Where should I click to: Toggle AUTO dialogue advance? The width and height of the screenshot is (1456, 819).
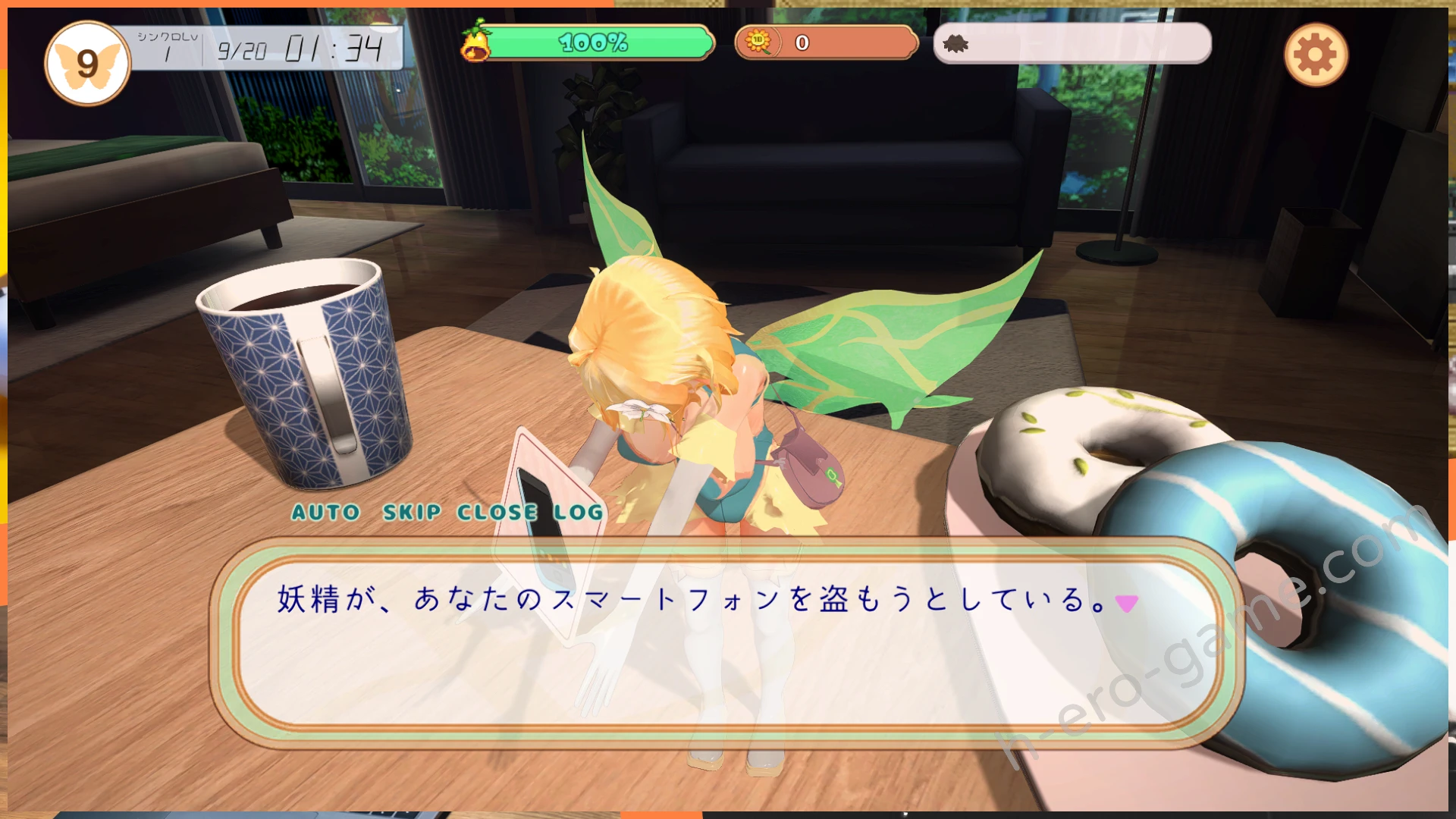click(326, 513)
